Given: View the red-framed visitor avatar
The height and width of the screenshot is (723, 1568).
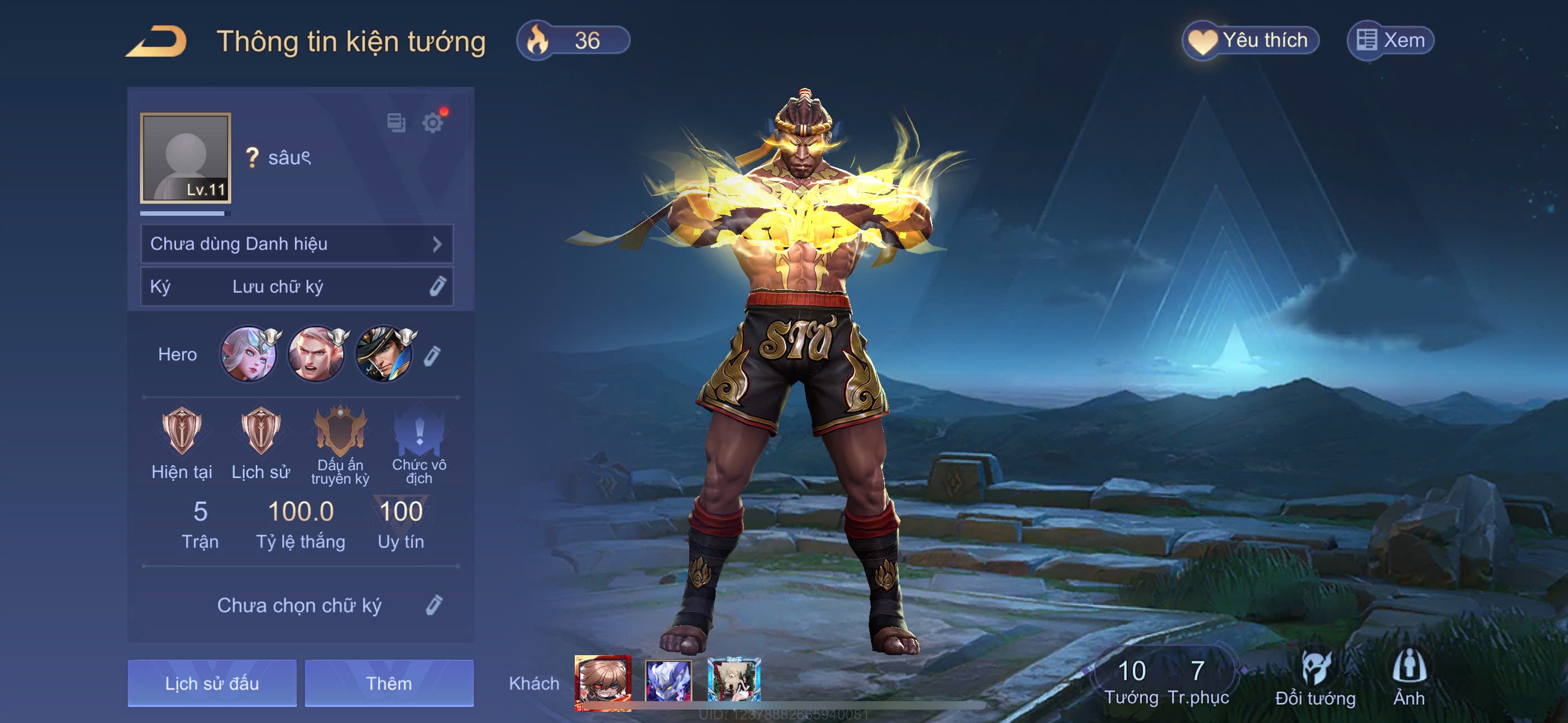Looking at the screenshot, I should [x=603, y=680].
